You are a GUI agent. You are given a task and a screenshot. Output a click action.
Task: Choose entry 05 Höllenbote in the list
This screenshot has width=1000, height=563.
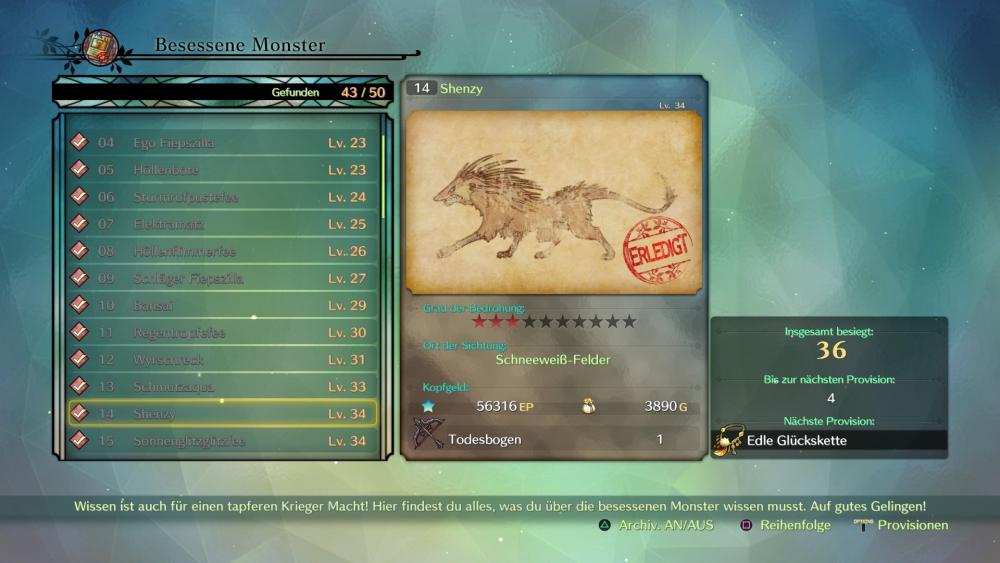pyautogui.click(x=220, y=170)
